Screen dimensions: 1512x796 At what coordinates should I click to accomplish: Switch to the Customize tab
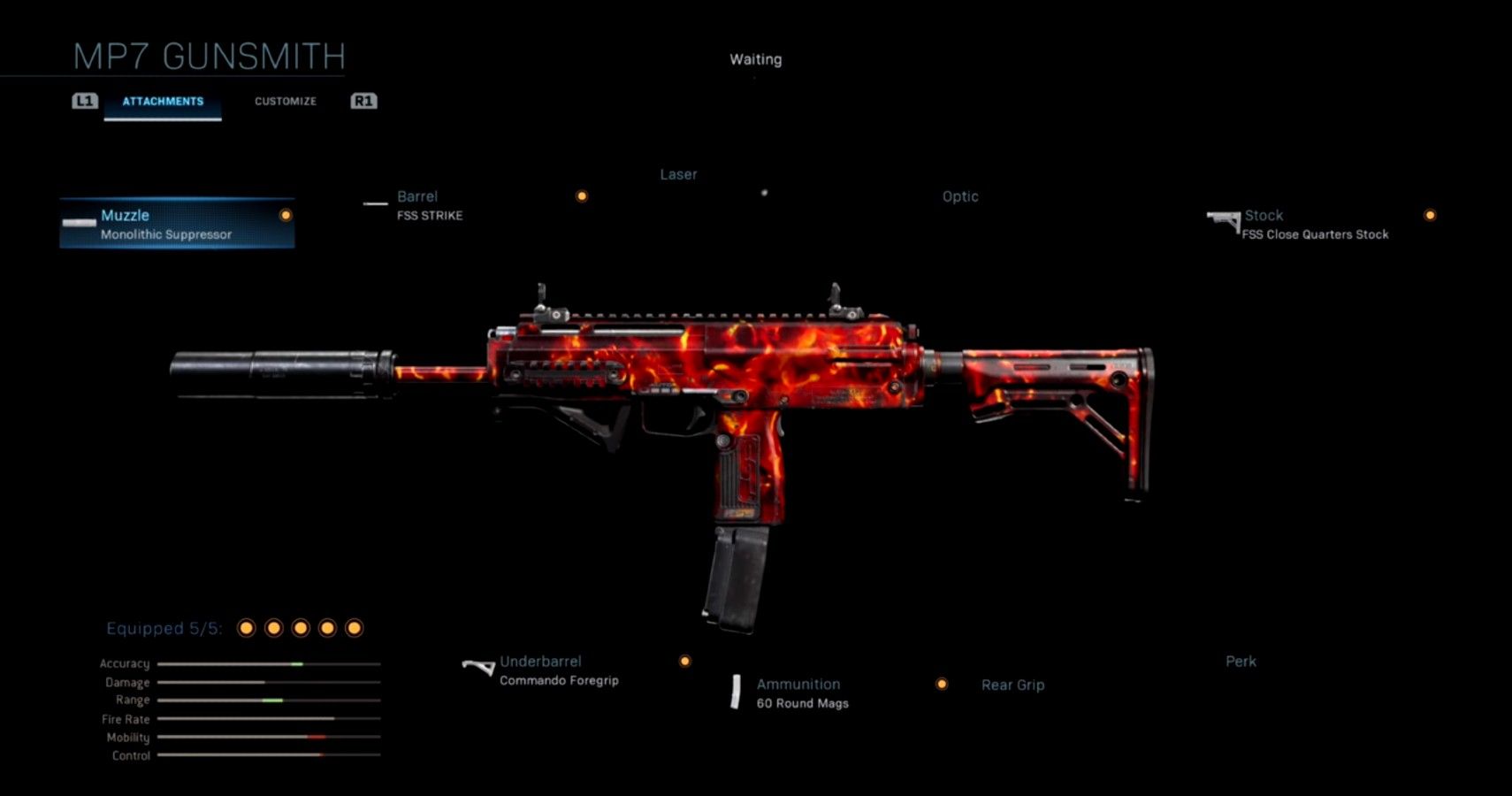(285, 101)
